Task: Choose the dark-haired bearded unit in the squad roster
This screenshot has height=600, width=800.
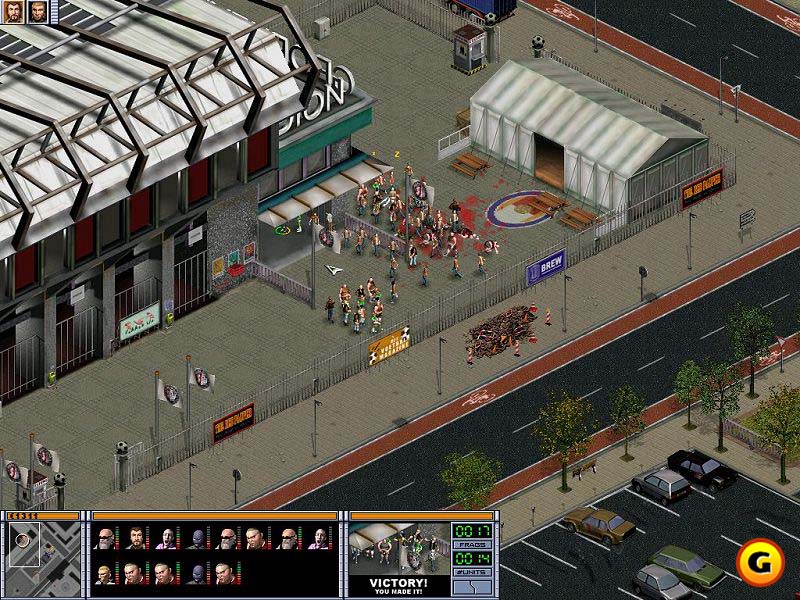Action: (x=135, y=539)
